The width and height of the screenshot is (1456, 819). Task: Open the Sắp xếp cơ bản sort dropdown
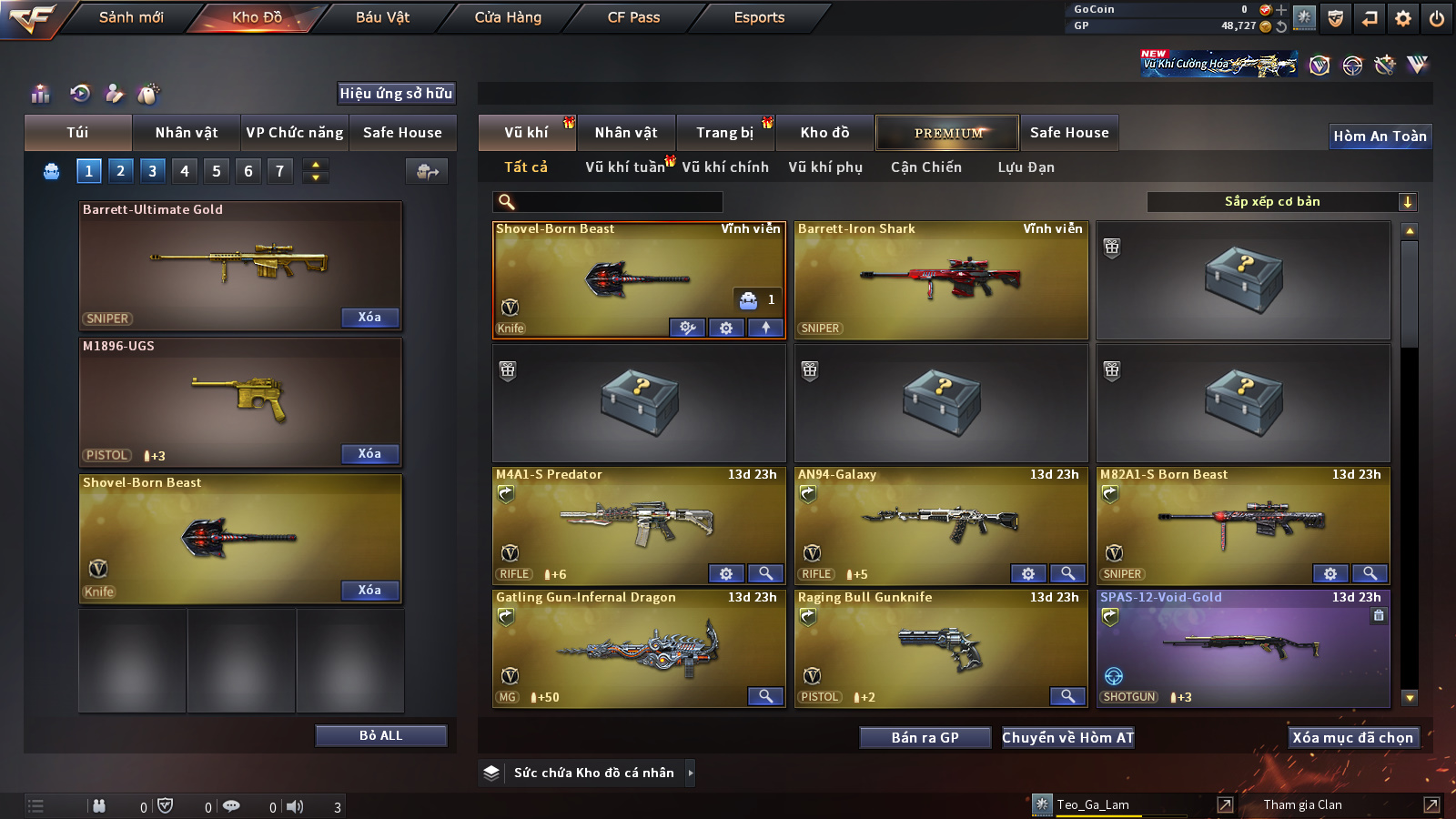[x=1281, y=202]
